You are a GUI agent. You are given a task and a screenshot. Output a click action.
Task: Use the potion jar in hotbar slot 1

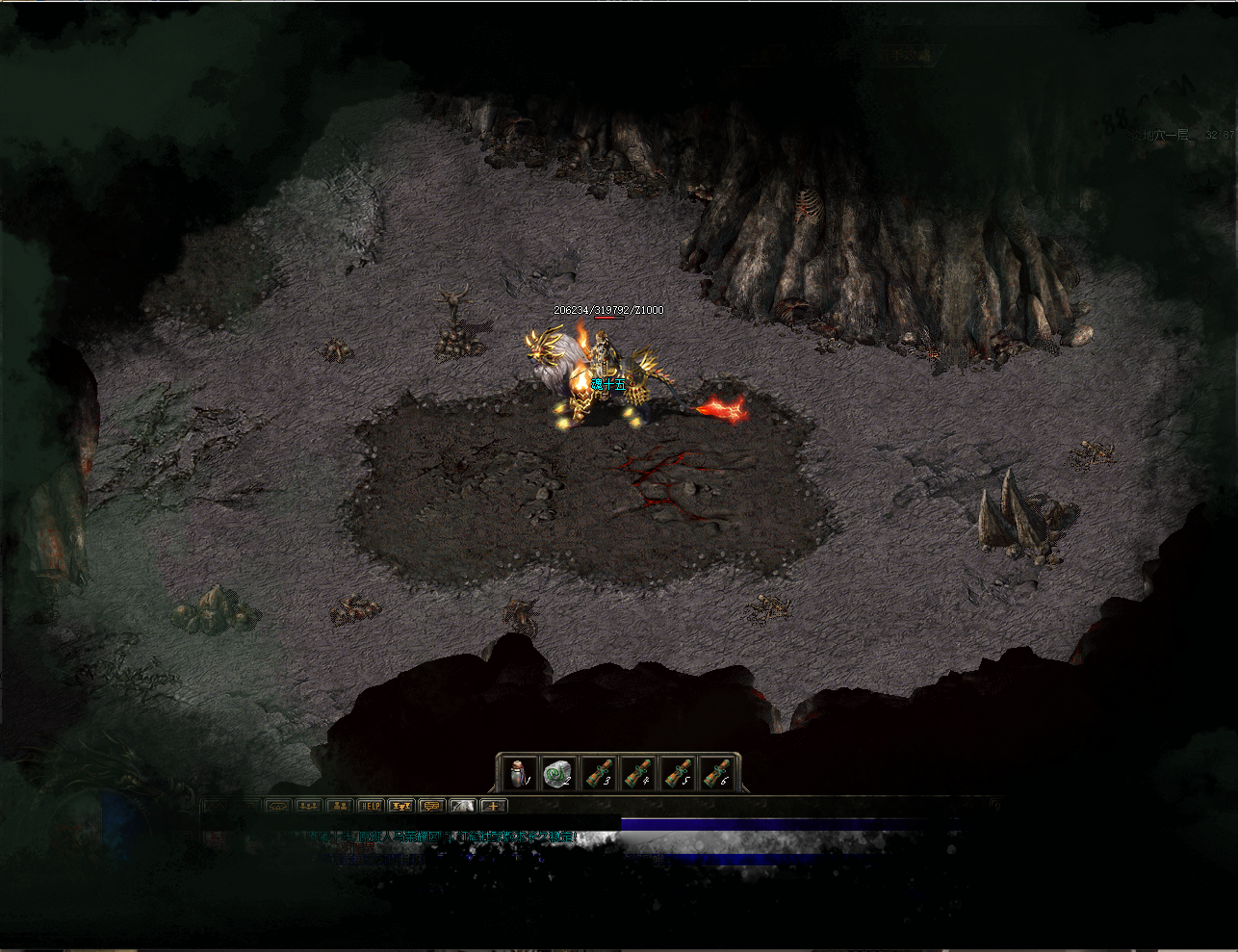point(518,773)
